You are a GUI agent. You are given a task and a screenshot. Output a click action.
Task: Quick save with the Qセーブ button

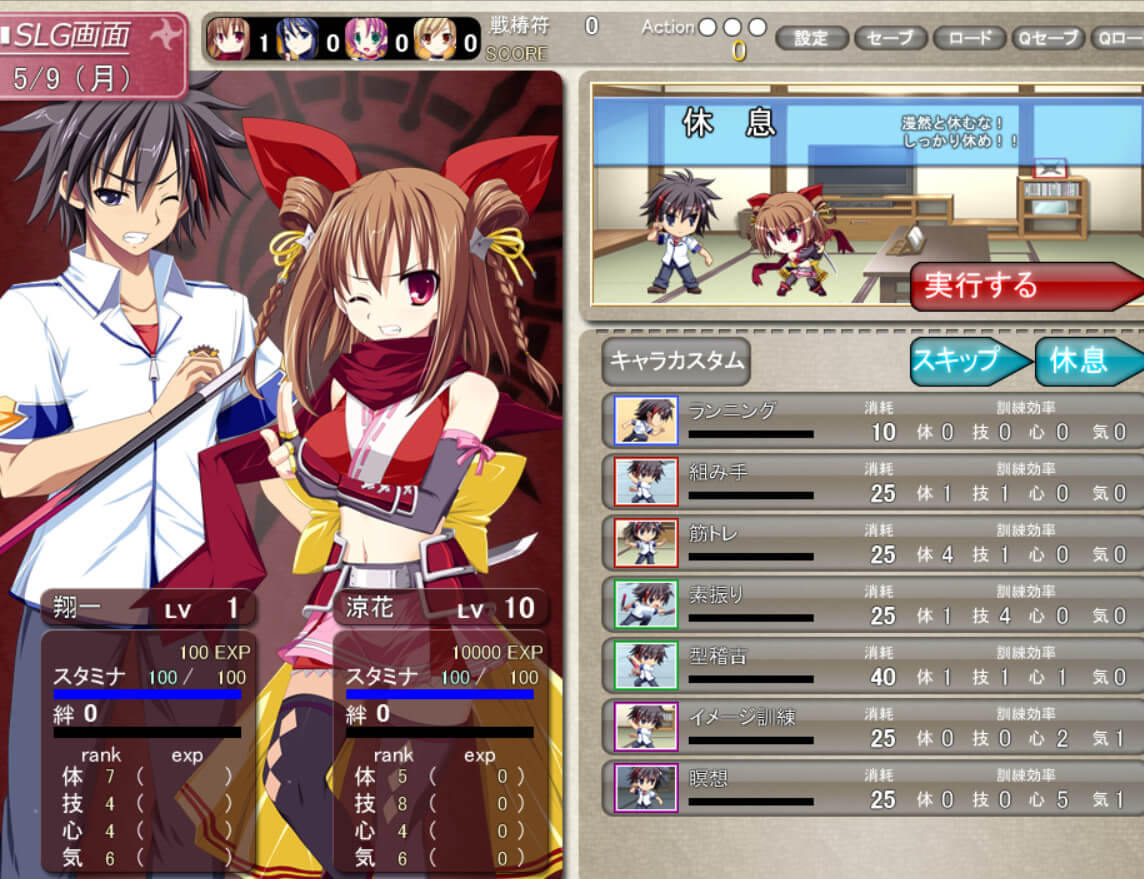click(x=1047, y=39)
